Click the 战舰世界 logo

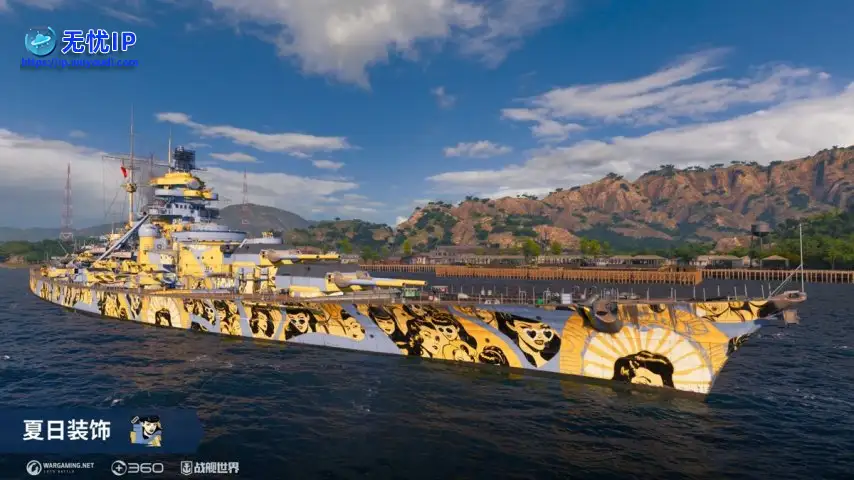click(210, 467)
